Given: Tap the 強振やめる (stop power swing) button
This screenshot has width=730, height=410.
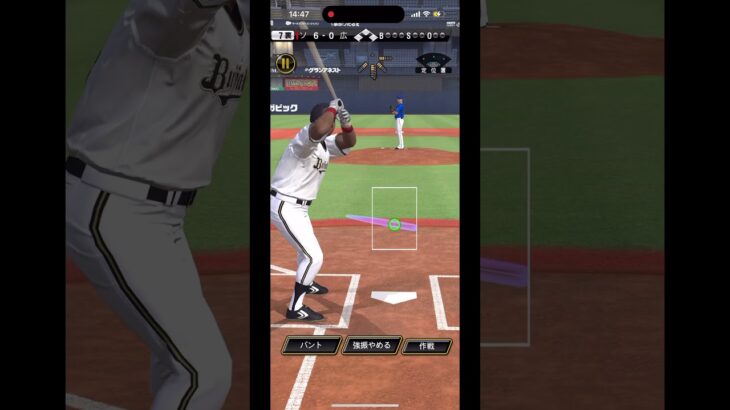Looking at the screenshot, I should (x=371, y=346).
